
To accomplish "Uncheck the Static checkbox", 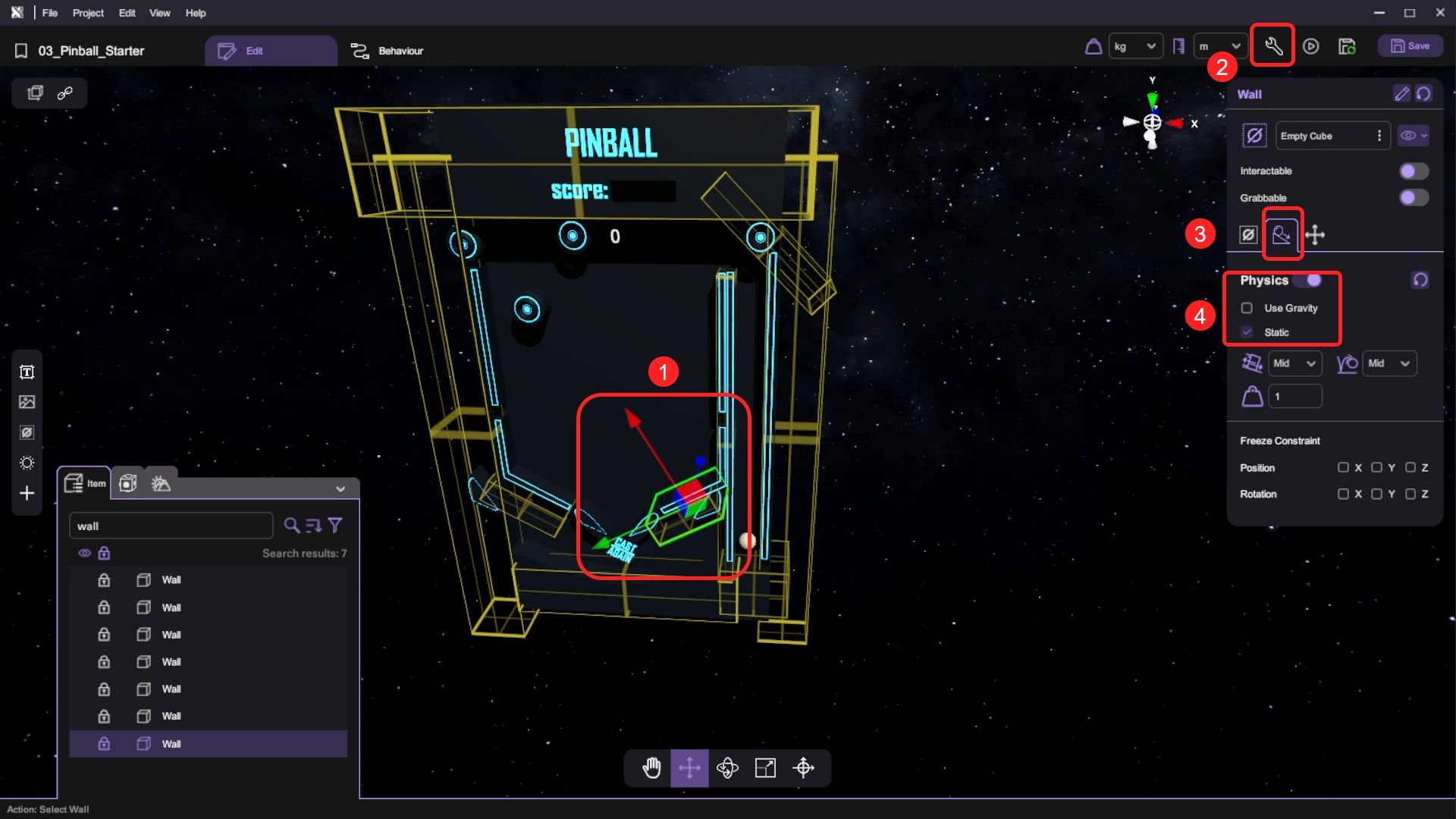I will tap(1247, 332).
